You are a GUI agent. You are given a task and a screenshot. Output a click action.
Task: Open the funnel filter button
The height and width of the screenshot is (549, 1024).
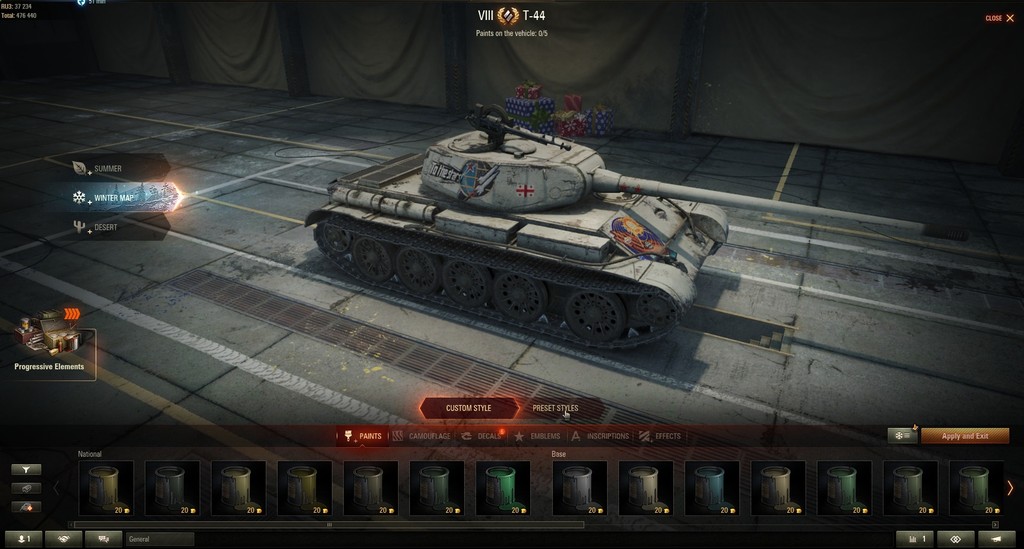click(26, 469)
